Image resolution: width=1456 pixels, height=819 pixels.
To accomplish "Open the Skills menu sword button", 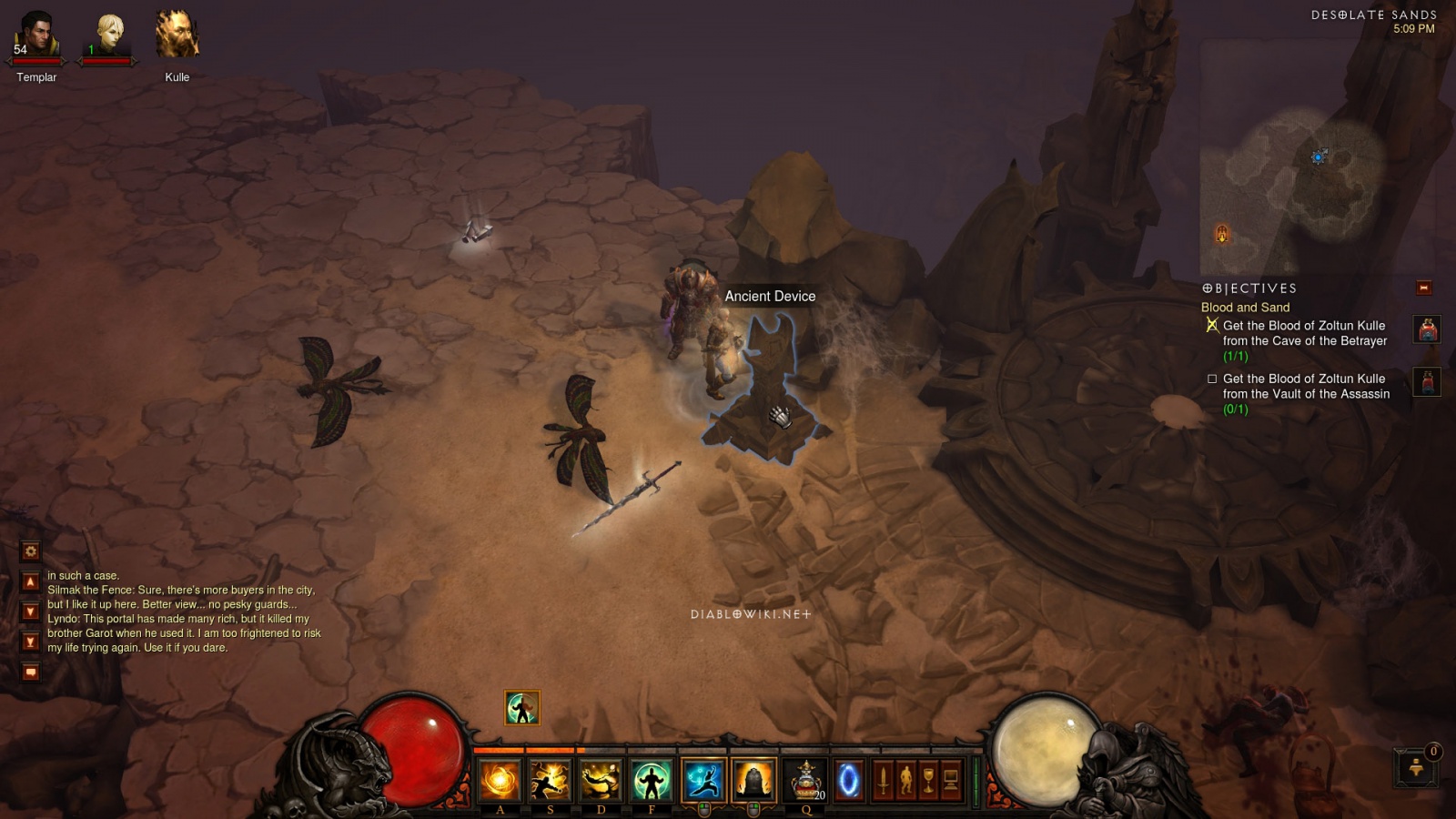I will point(882,781).
